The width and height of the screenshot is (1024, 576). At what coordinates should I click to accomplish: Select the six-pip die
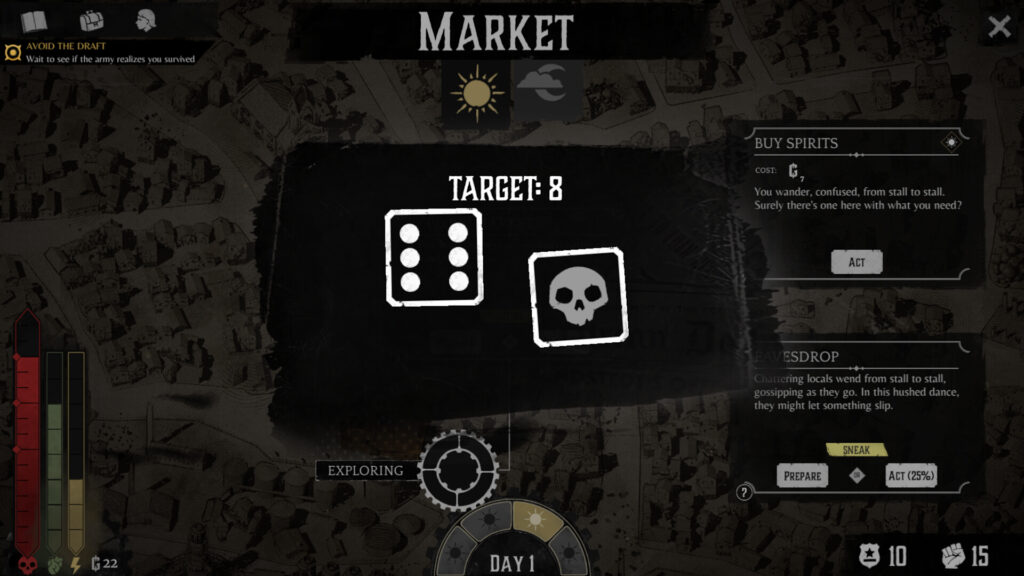click(434, 257)
